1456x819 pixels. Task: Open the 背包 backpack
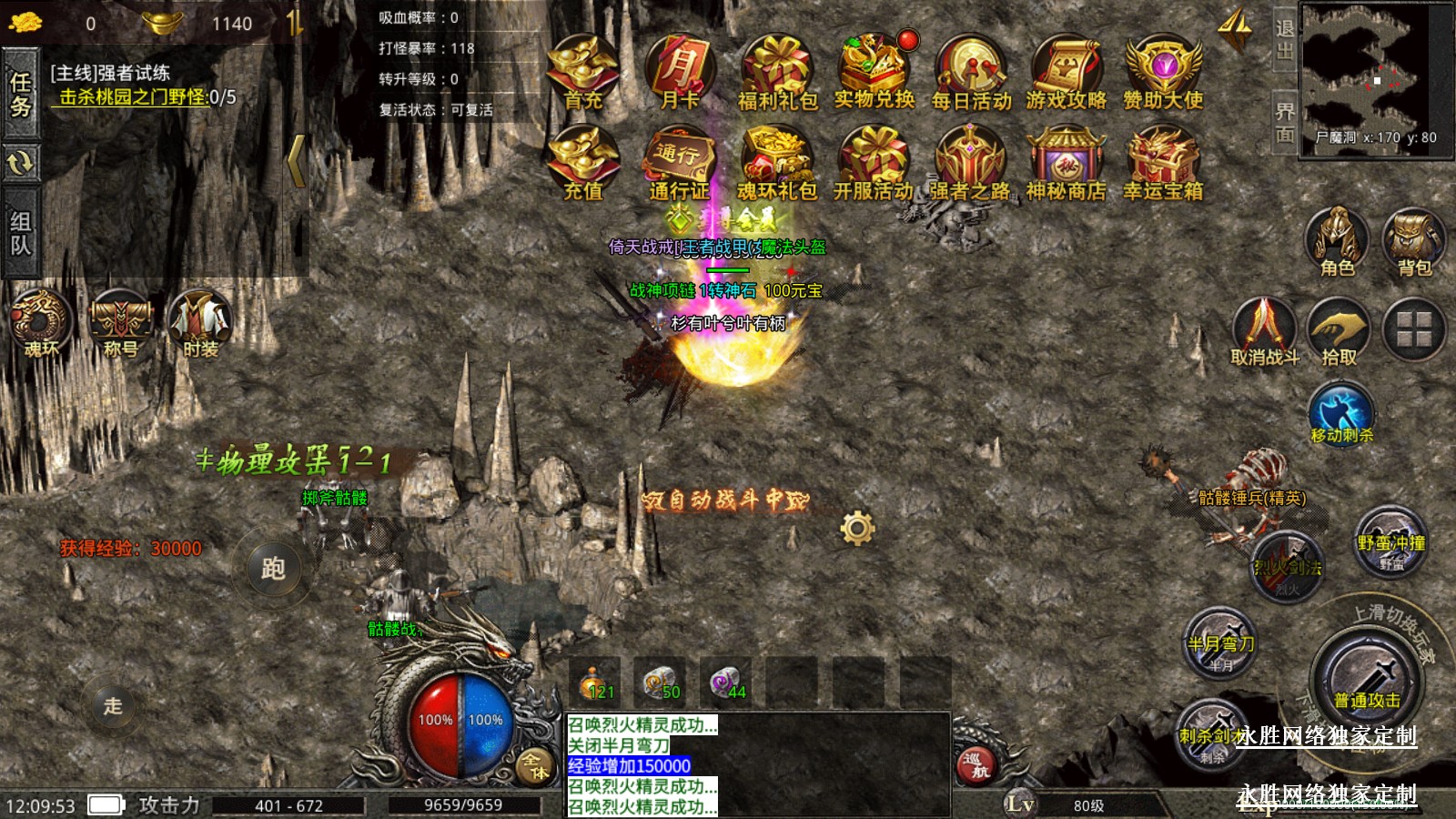pos(1414,239)
